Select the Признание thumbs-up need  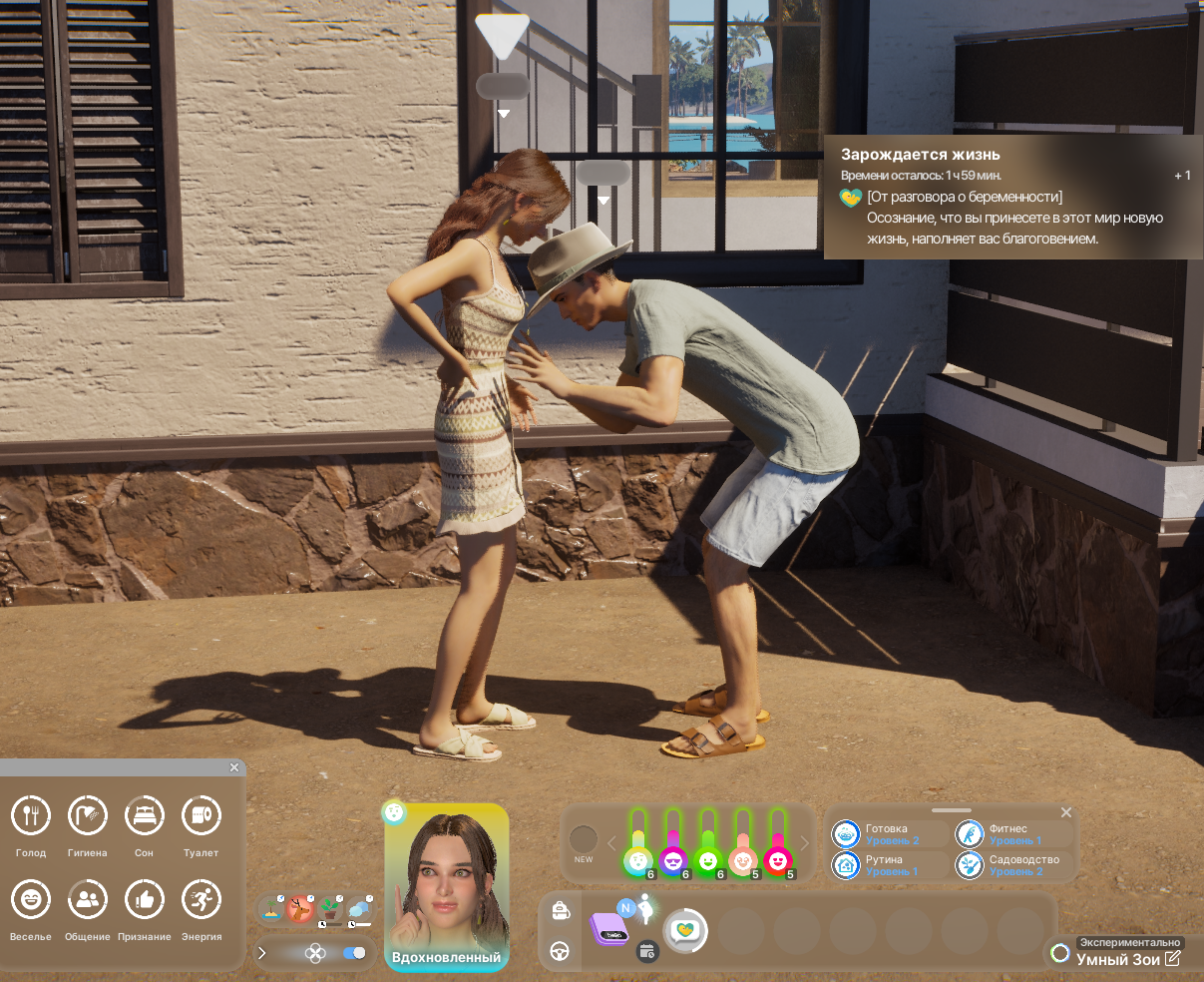[x=144, y=900]
